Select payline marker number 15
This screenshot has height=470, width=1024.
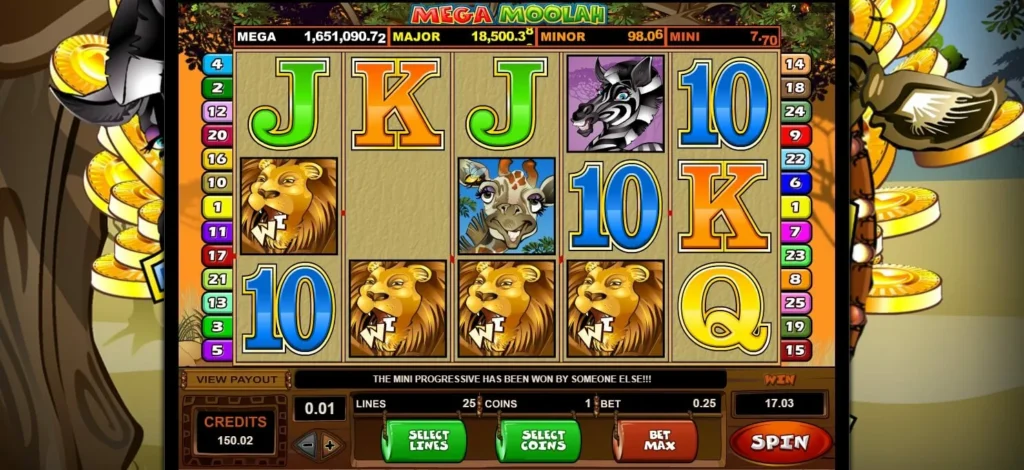[x=795, y=350]
